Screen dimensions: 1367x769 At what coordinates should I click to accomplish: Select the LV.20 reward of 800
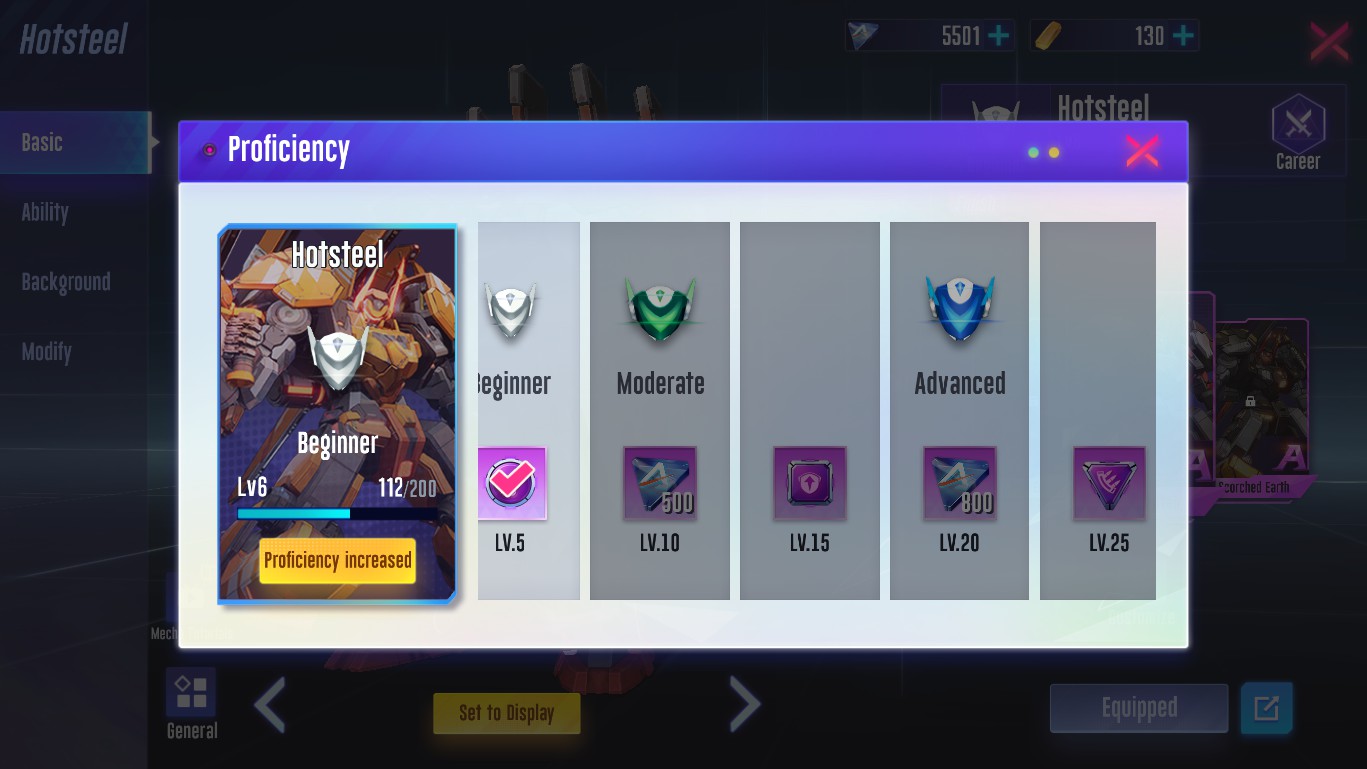tap(959, 484)
